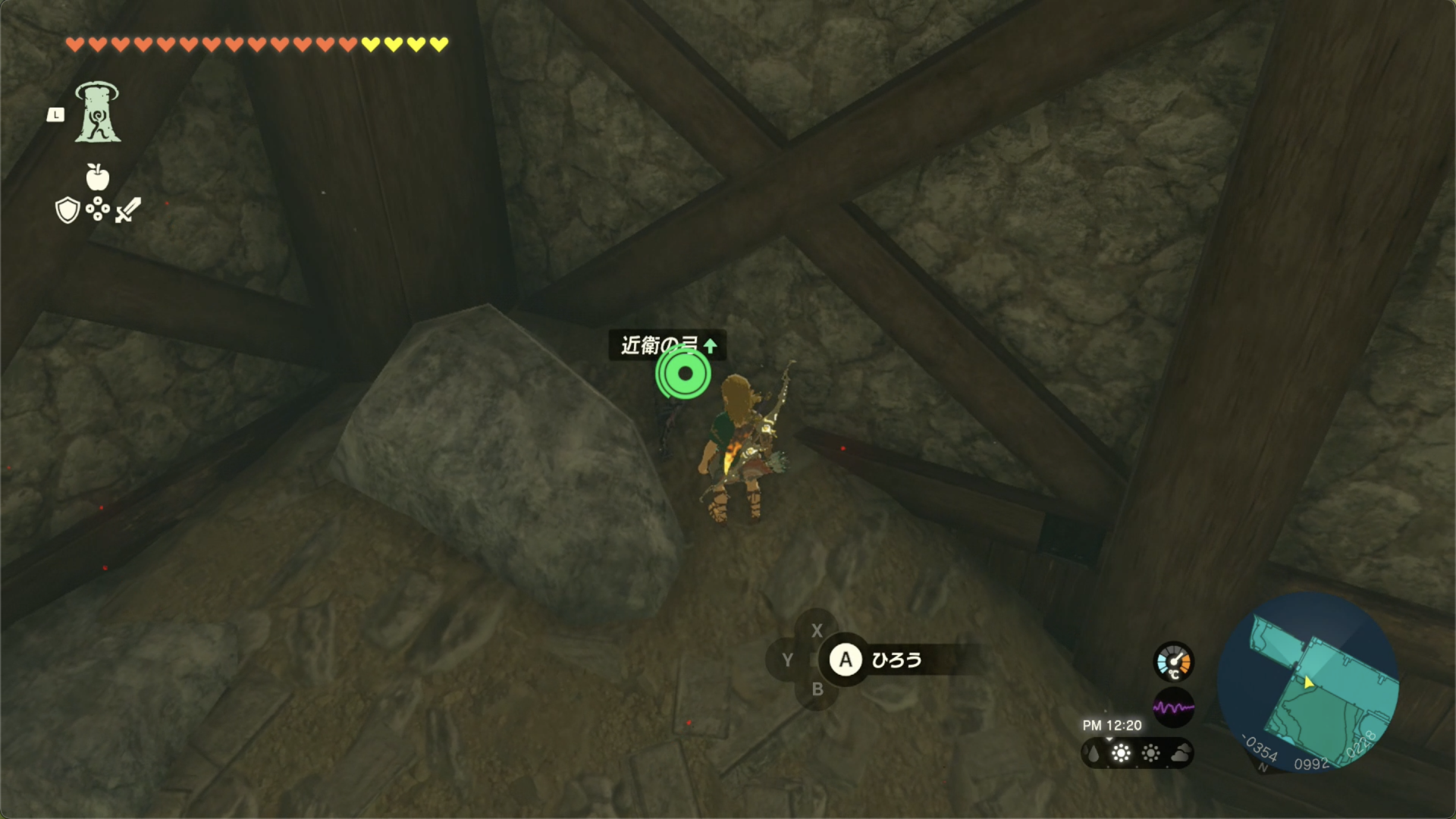Expand the Y button prompt

(786, 660)
